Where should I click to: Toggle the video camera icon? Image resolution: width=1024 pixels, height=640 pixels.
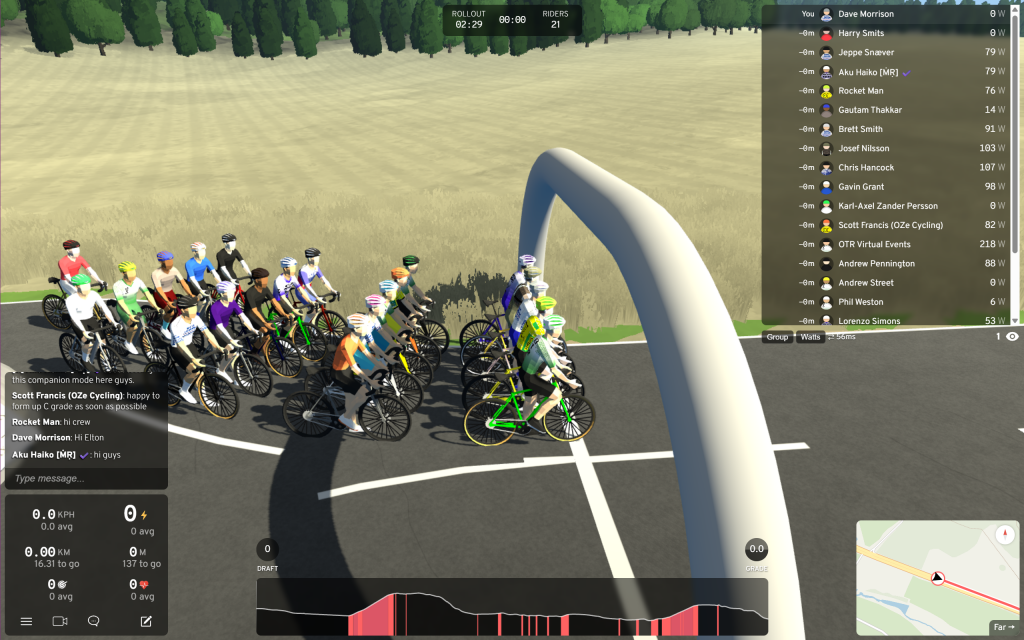tap(60, 621)
